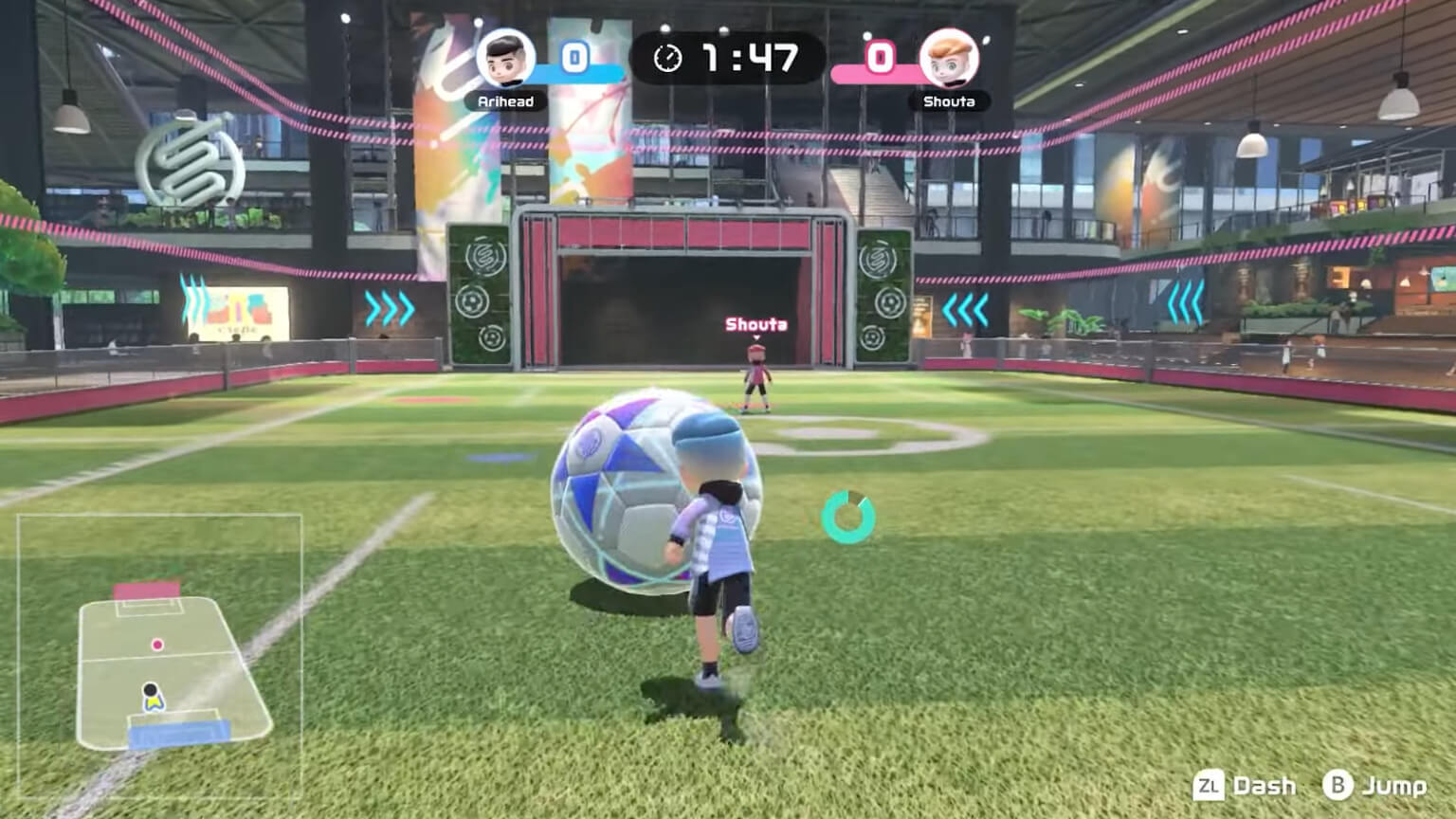Click the Jump label in the bottom right
This screenshot has height=819, width=1456.
pos(1393,786)
